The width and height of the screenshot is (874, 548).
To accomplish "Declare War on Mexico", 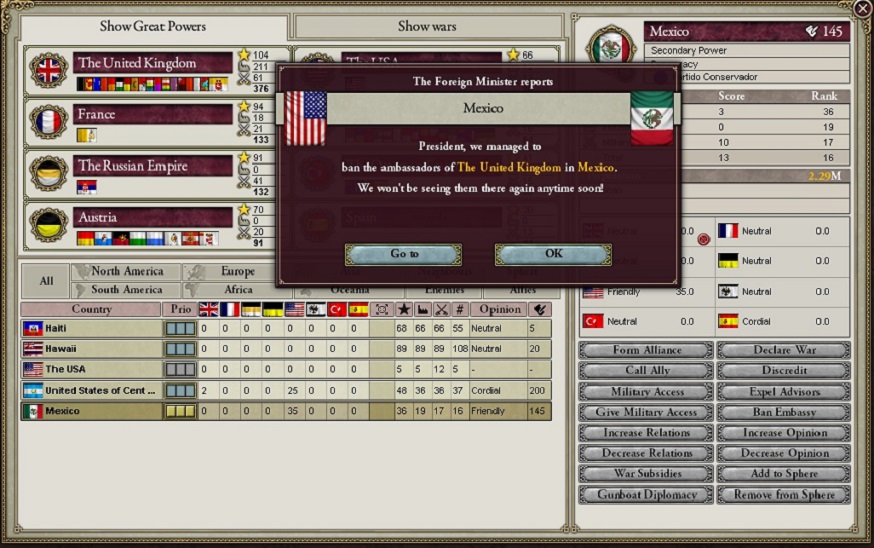I will pyautogui.click(x=784, y=350).
